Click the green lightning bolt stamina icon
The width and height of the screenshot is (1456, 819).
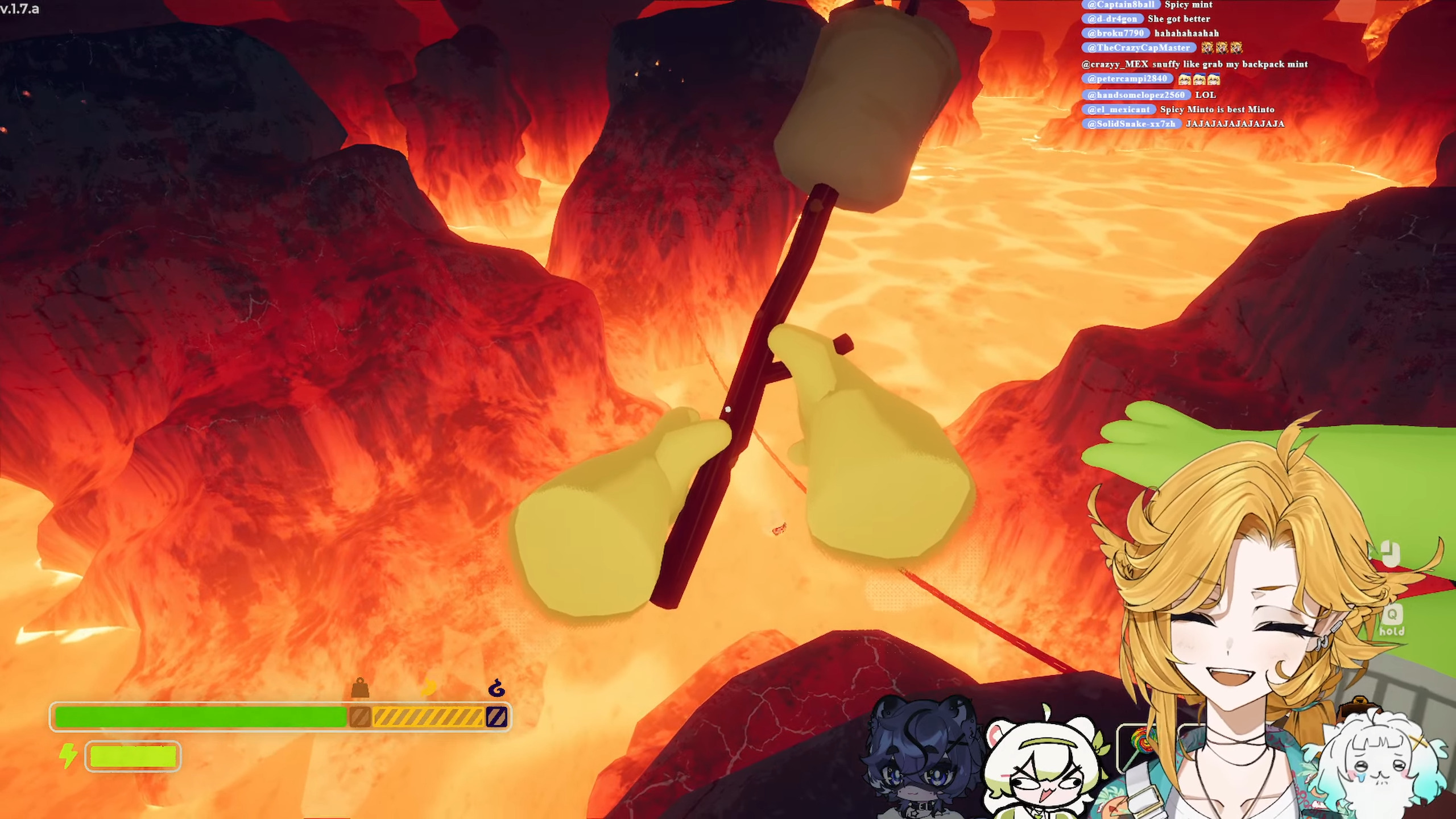(68, 756)
